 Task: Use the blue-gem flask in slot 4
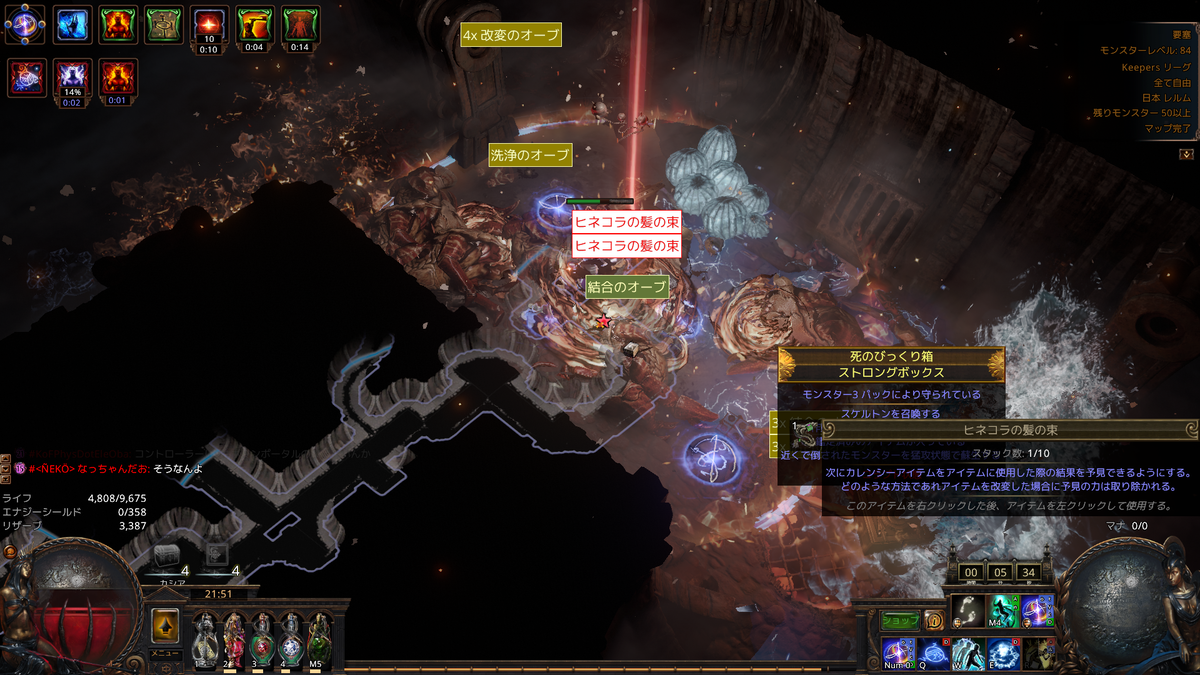[x=290, y=637]
